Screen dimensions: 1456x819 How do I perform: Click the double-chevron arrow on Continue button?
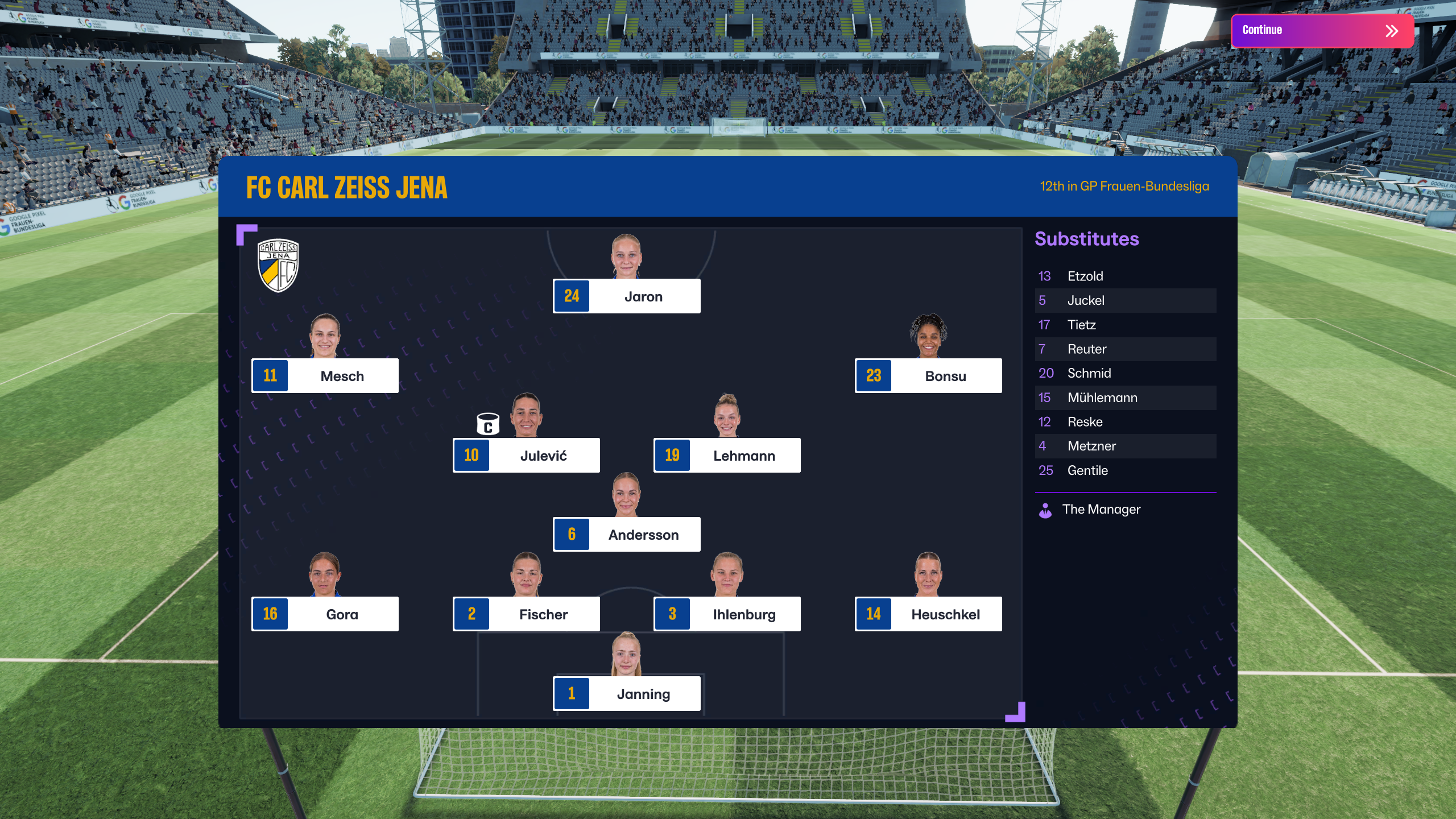(1392, 30)
